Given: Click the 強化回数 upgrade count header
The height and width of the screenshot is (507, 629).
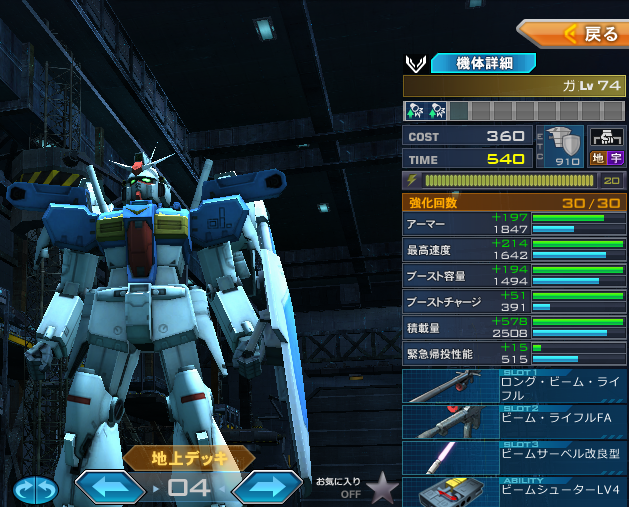Looking at the screenshot, I should pos(515,201).
